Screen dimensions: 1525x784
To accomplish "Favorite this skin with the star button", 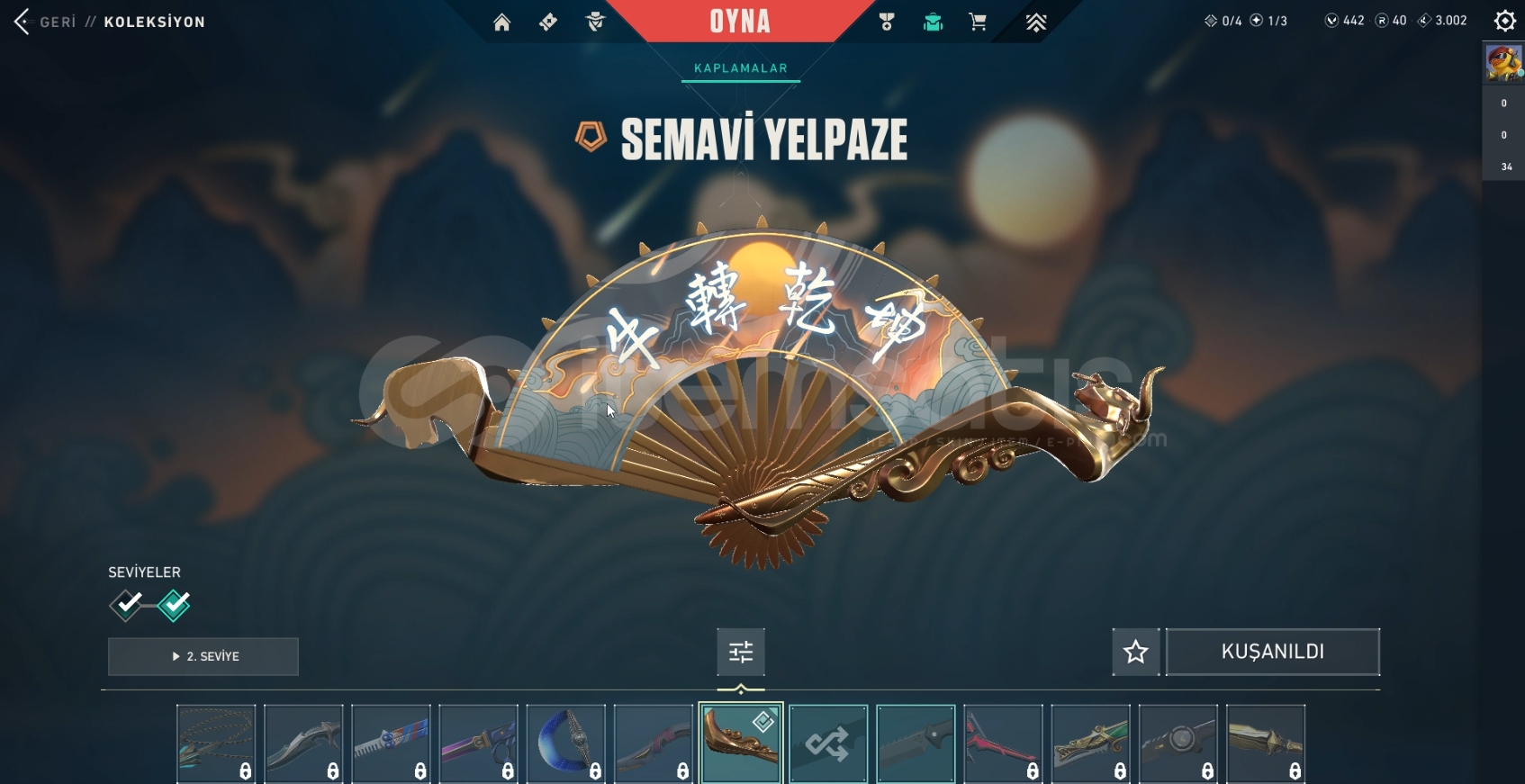I will [1135, 652].
